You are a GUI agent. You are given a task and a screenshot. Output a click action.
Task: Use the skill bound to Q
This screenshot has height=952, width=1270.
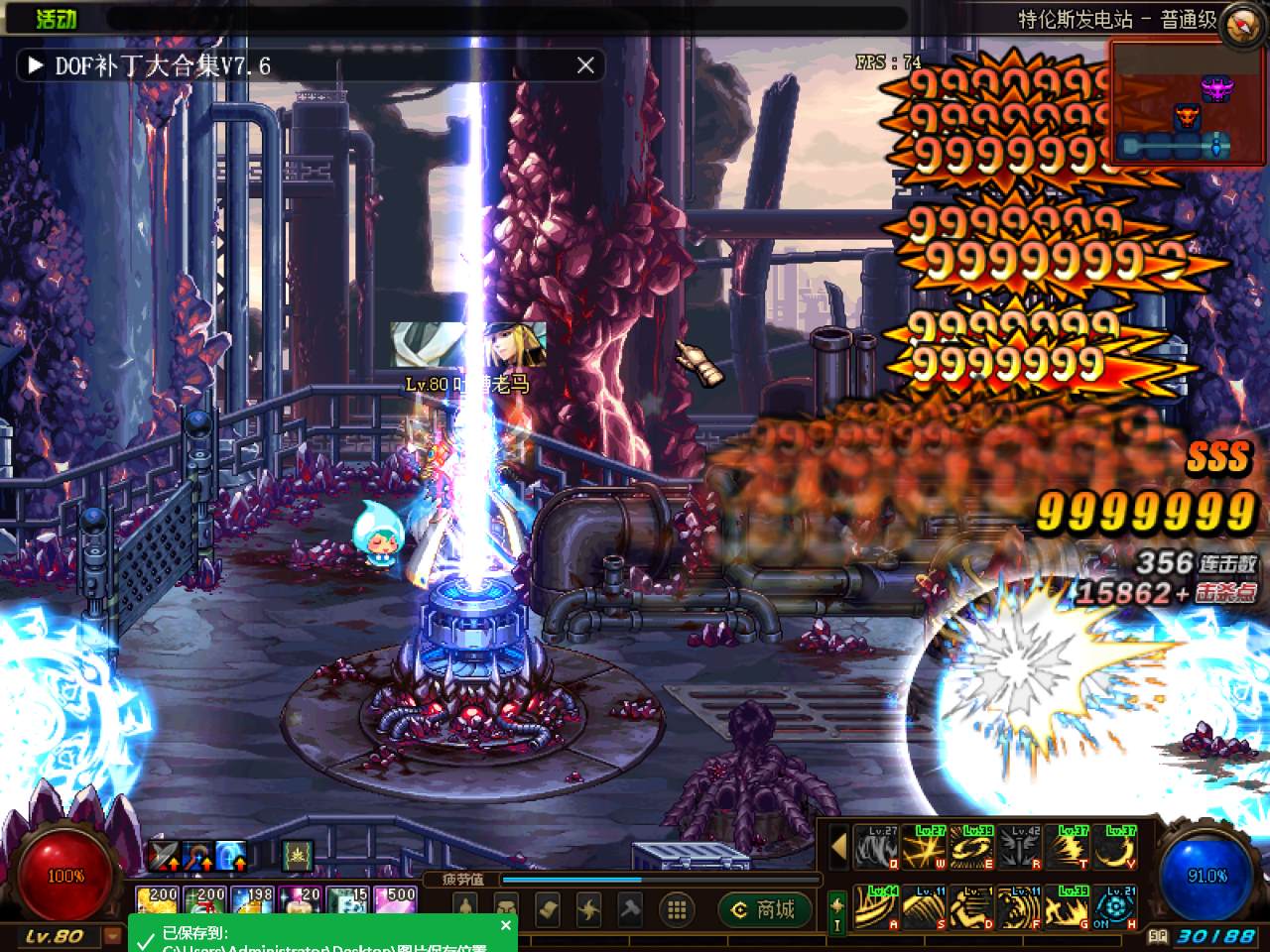click(x=876, y=848)
